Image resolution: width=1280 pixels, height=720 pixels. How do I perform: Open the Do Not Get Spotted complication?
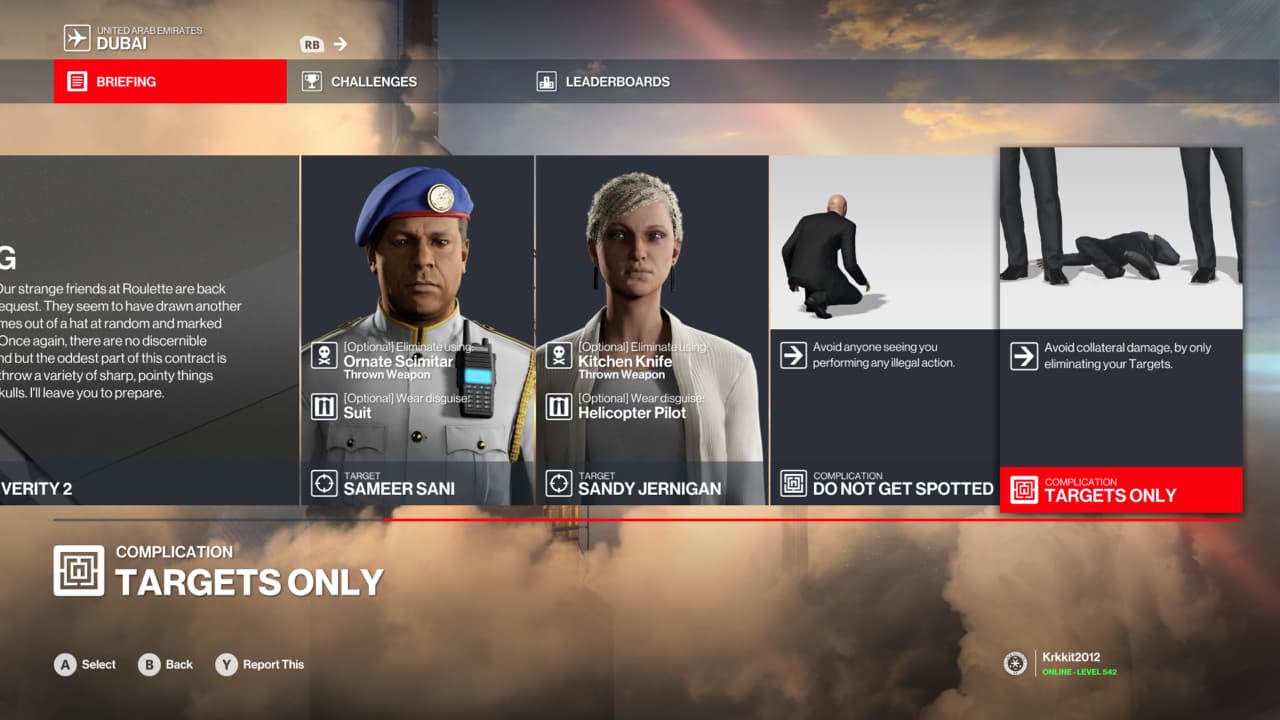(x=884, y=330)
